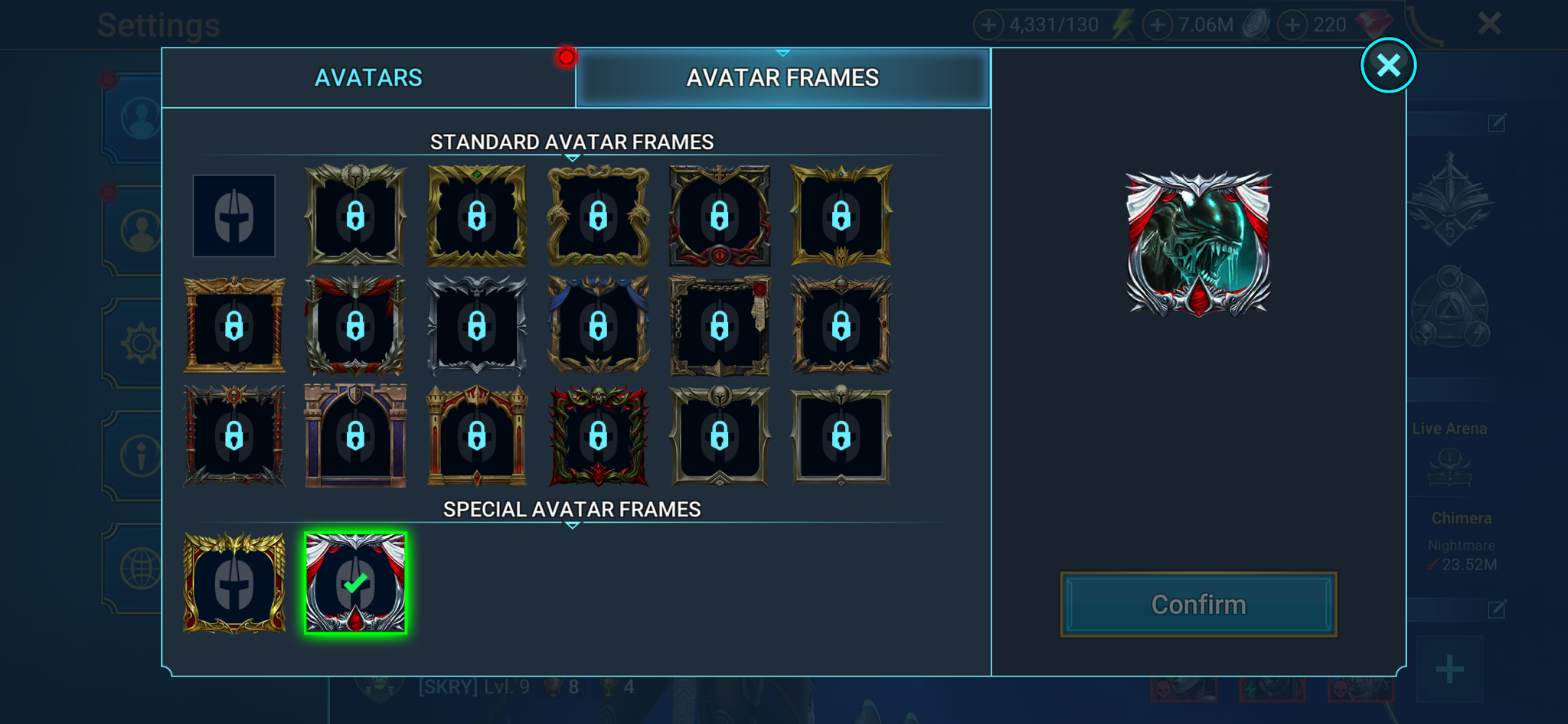Open the globe language icon in the sidebar

(141, 564)
